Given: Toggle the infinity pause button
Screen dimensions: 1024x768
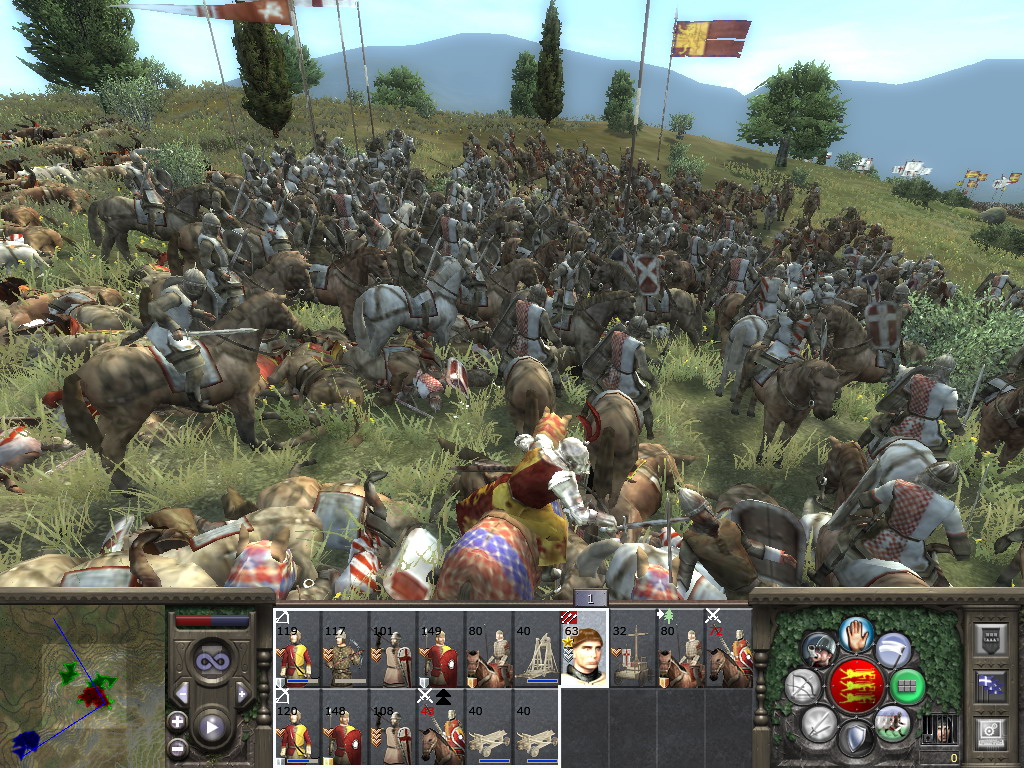Looking at the screenshot, I should [x=211, y=661].
